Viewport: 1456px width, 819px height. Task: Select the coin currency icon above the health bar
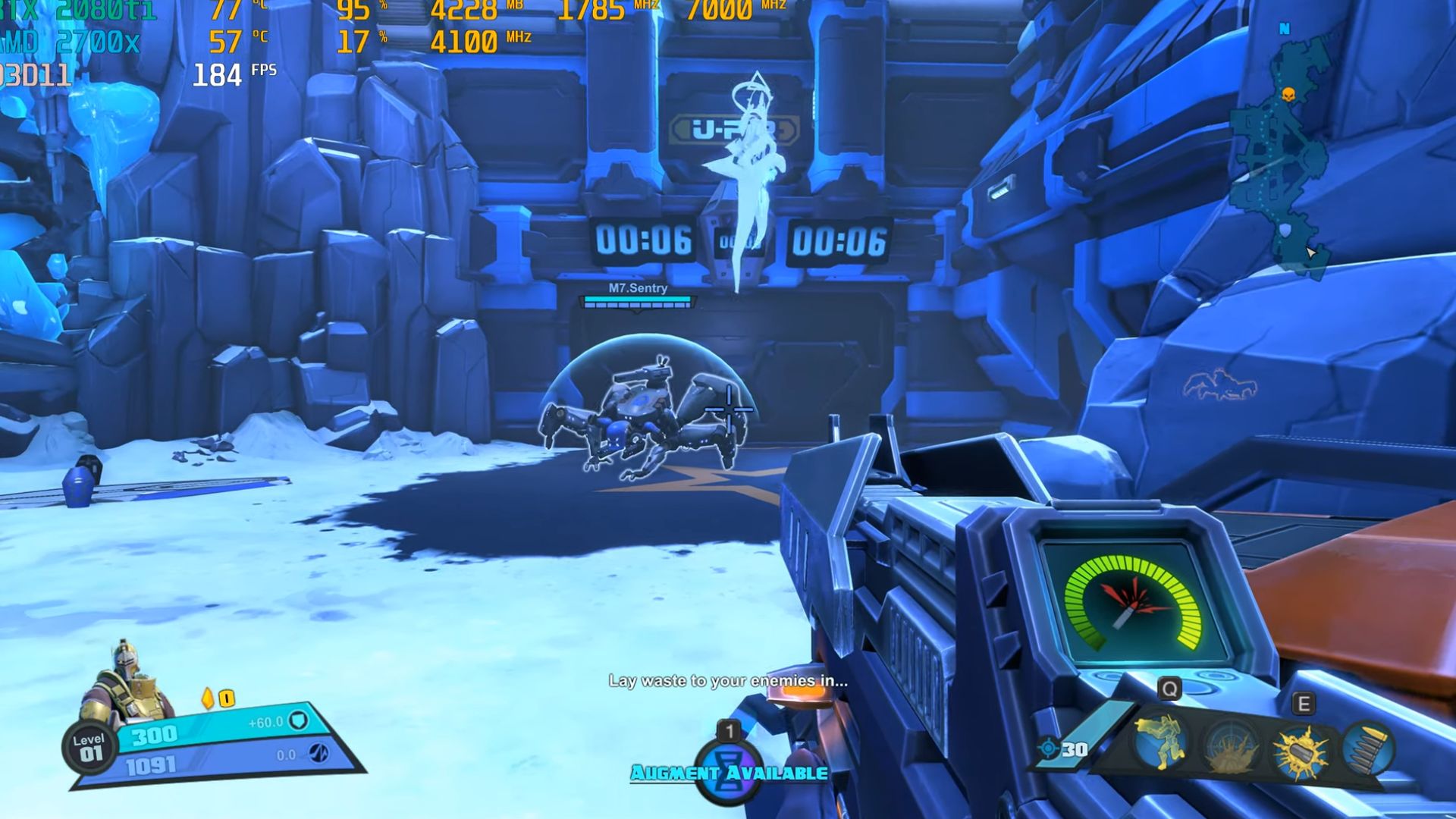[x=226, y=697]
